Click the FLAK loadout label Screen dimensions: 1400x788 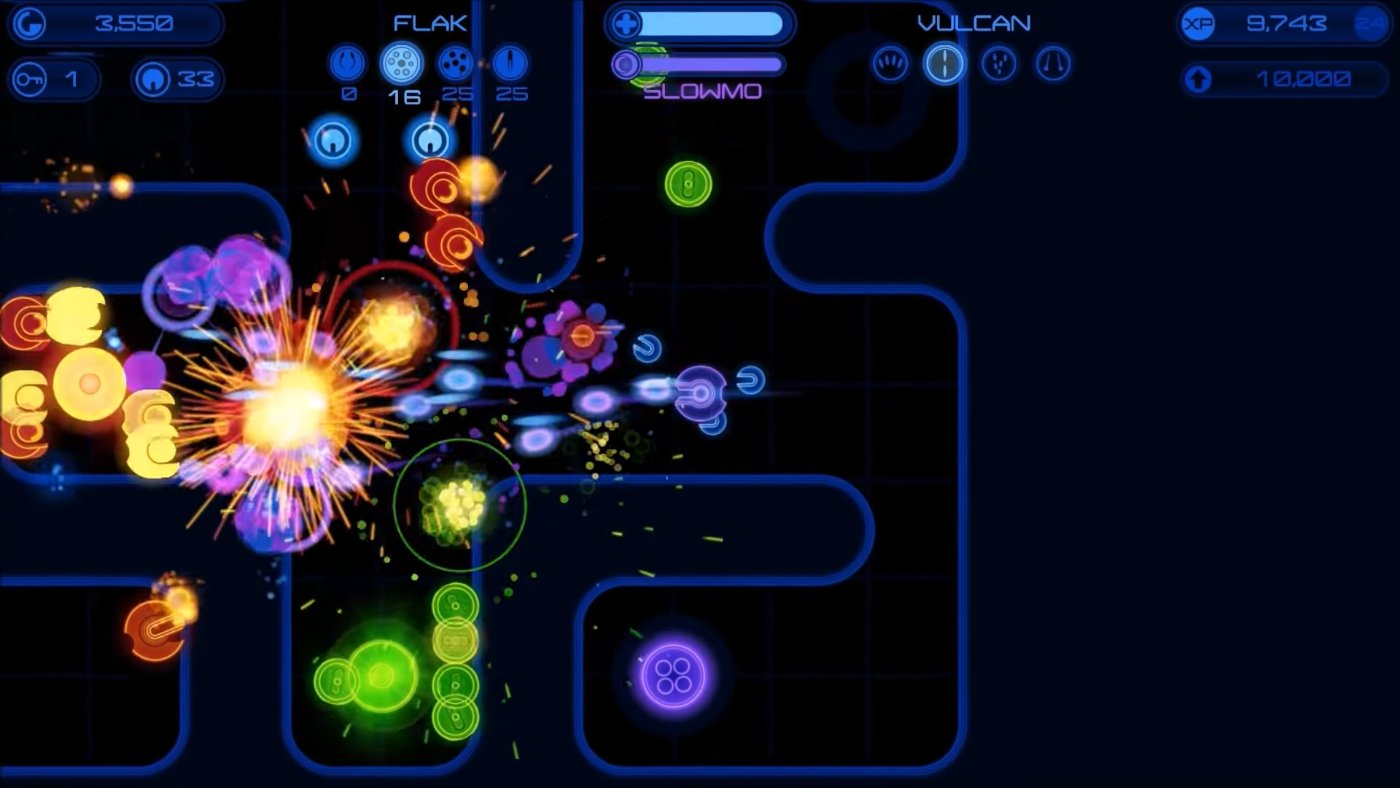click(x=429, y=22)
